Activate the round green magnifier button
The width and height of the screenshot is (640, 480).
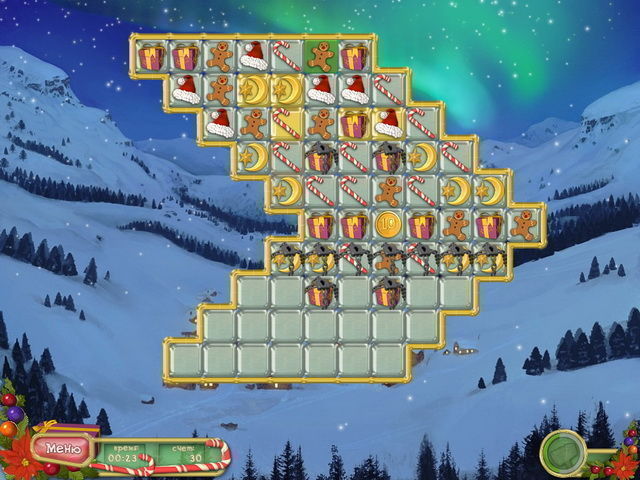pos(562,451)
